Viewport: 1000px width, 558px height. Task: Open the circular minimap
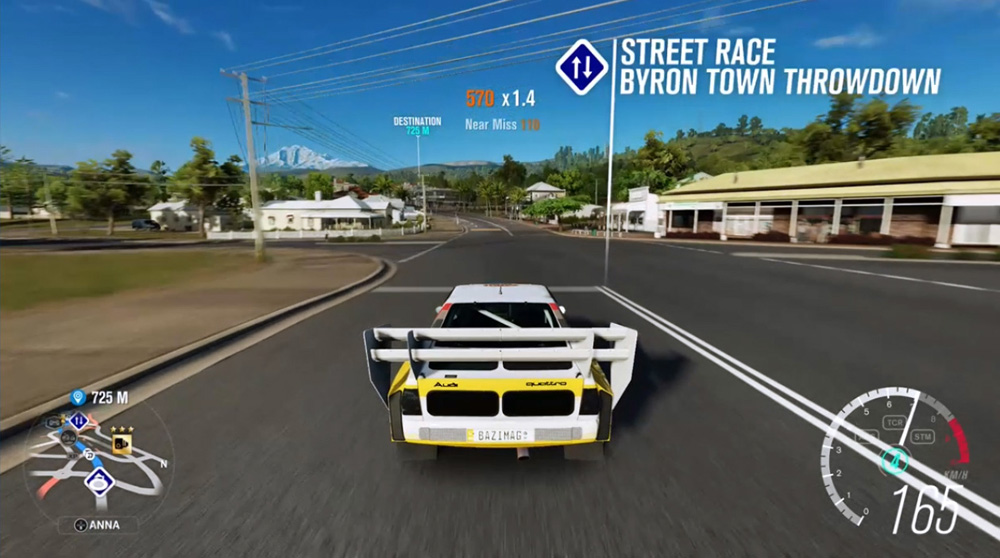tap(98, 462)
